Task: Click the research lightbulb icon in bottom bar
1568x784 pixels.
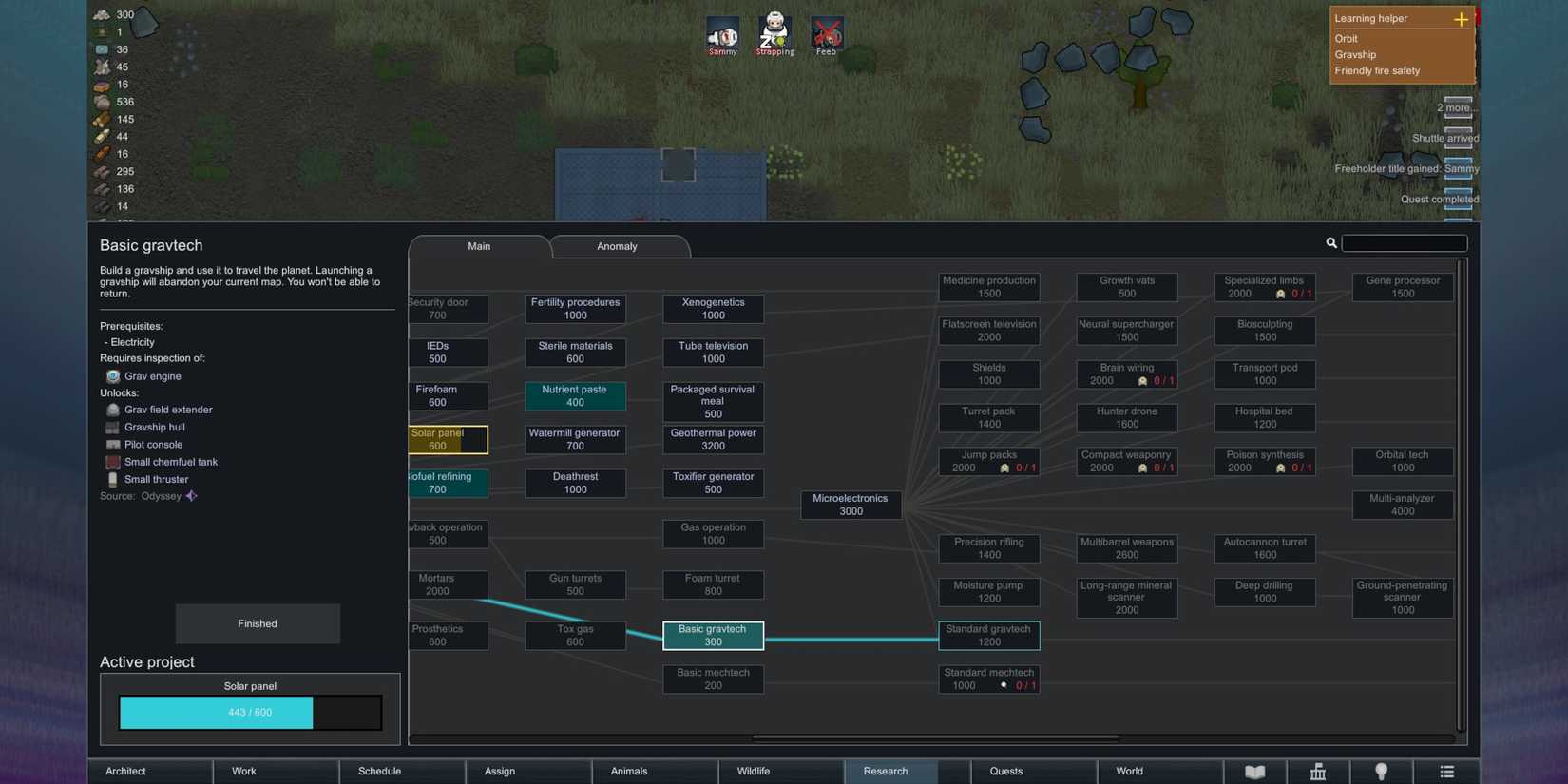Action: click(1382, 771)
